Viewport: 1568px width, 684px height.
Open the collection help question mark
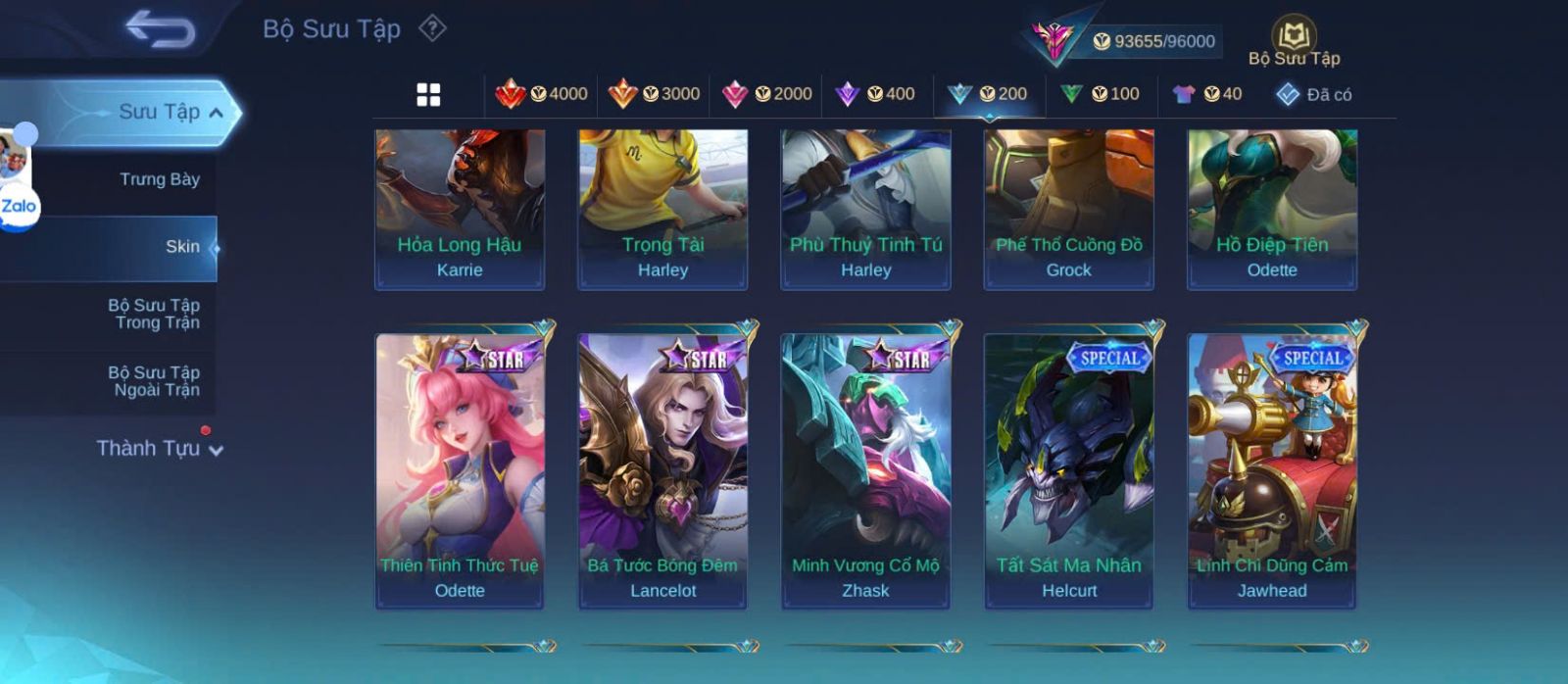pos(432,28)
